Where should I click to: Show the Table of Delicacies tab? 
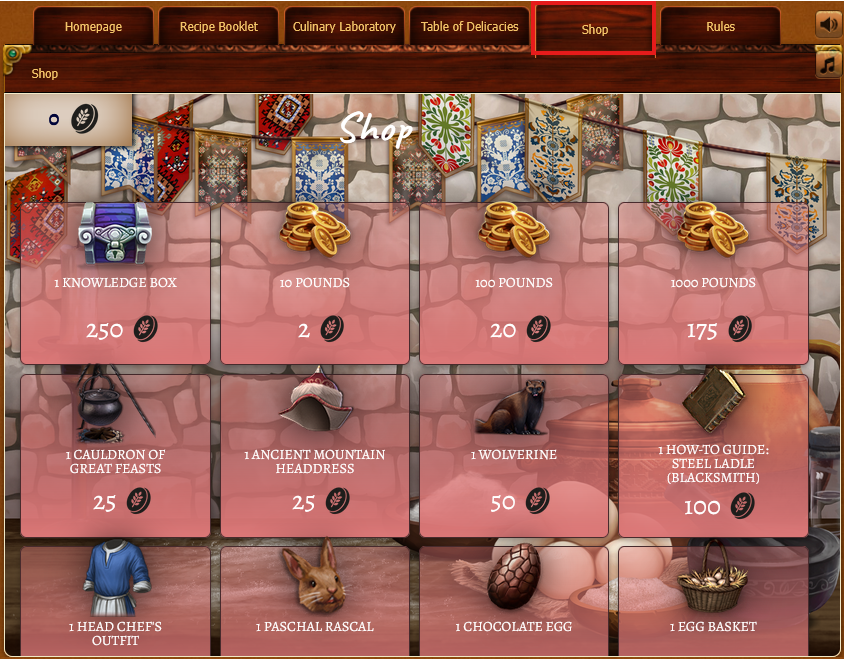coord(469,27)
